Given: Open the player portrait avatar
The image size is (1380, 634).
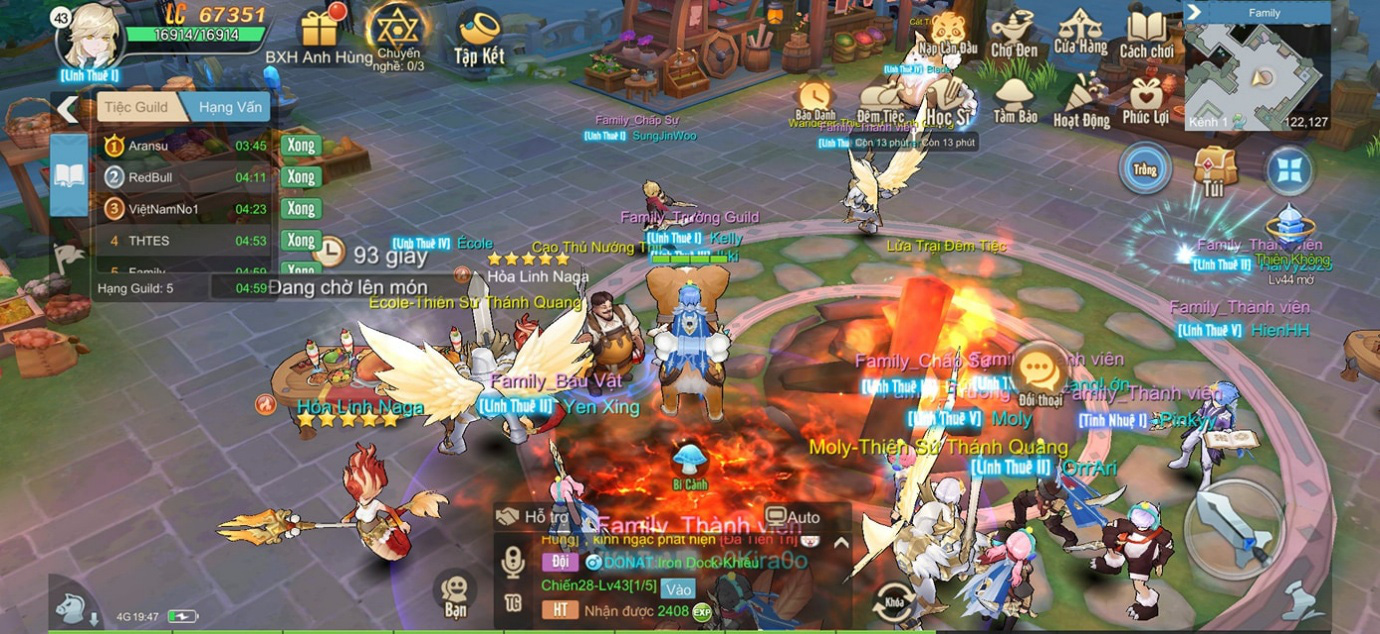Looking at the screenshot, I should tap(91, 35).
